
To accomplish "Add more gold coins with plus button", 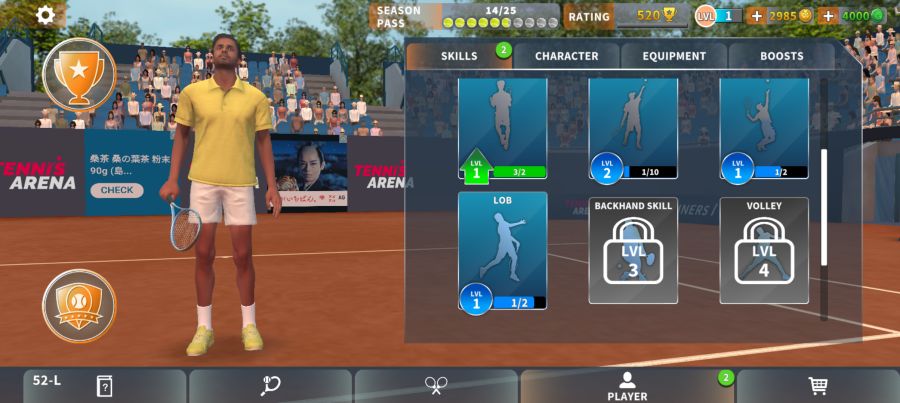I will click(756, 16).
